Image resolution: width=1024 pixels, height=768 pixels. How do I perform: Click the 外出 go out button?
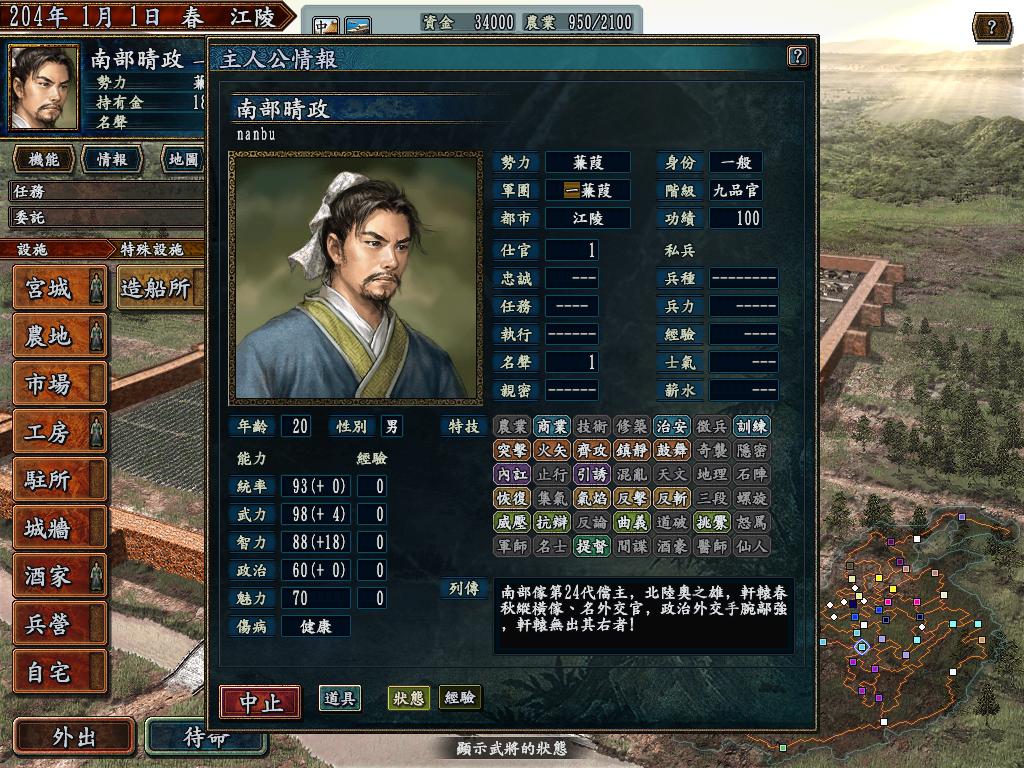(74, 737)
